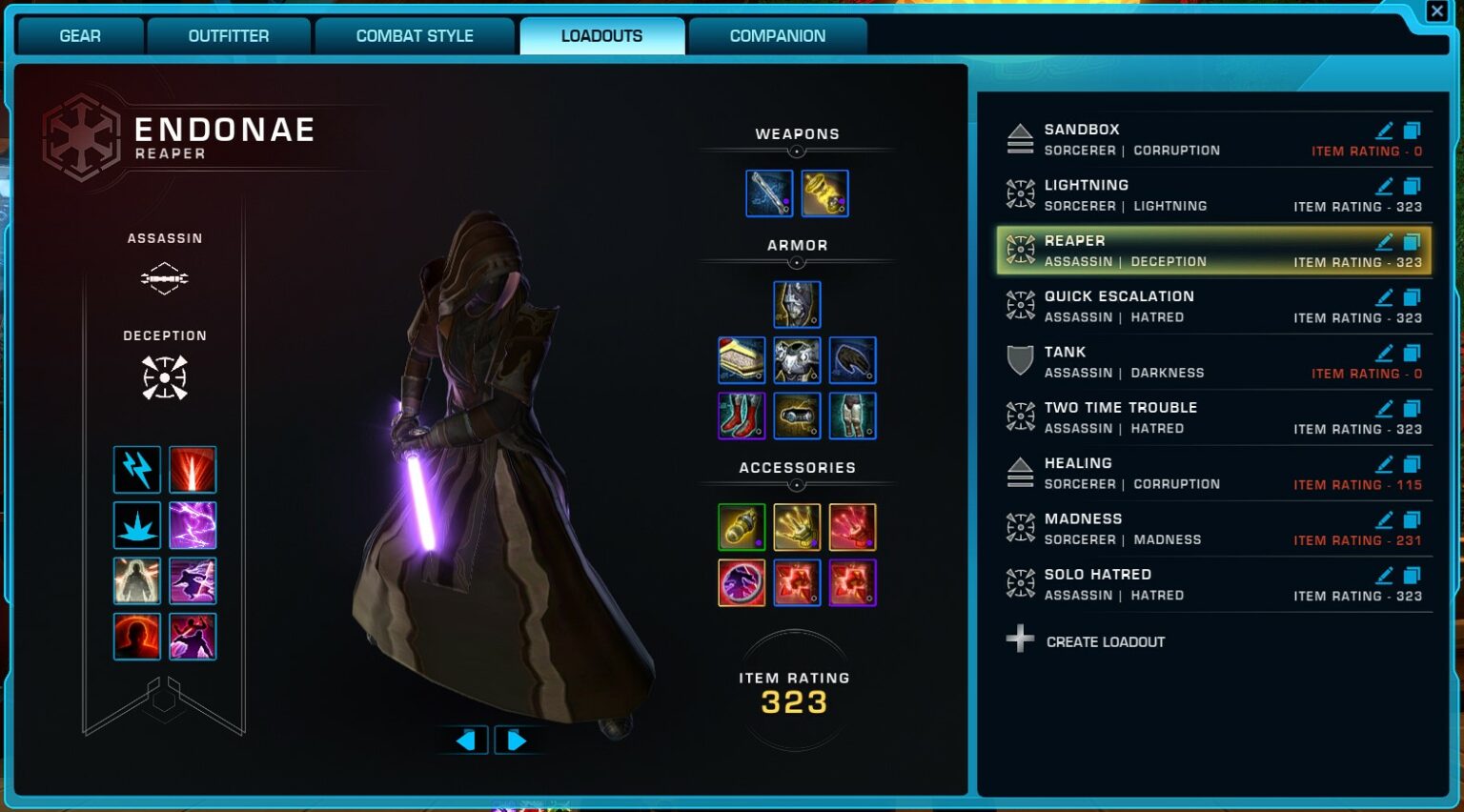Screen dimensions: 1464x812
Task: Select the blue shockwave ability icon
Action: 136,525
